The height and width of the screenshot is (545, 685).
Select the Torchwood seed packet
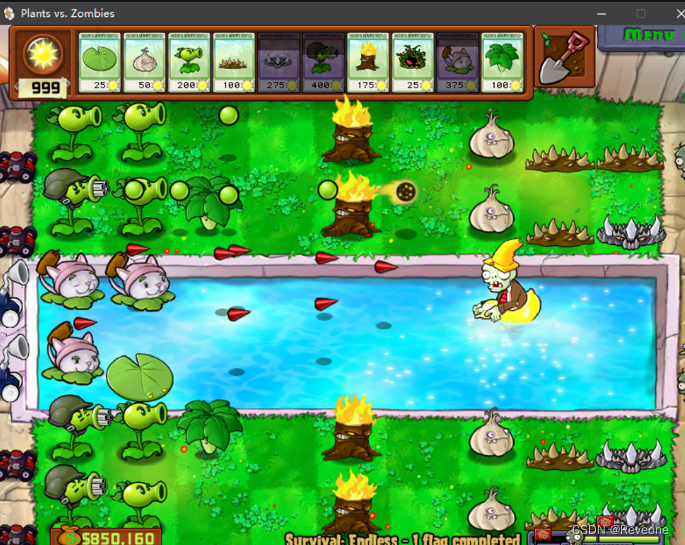367,62
